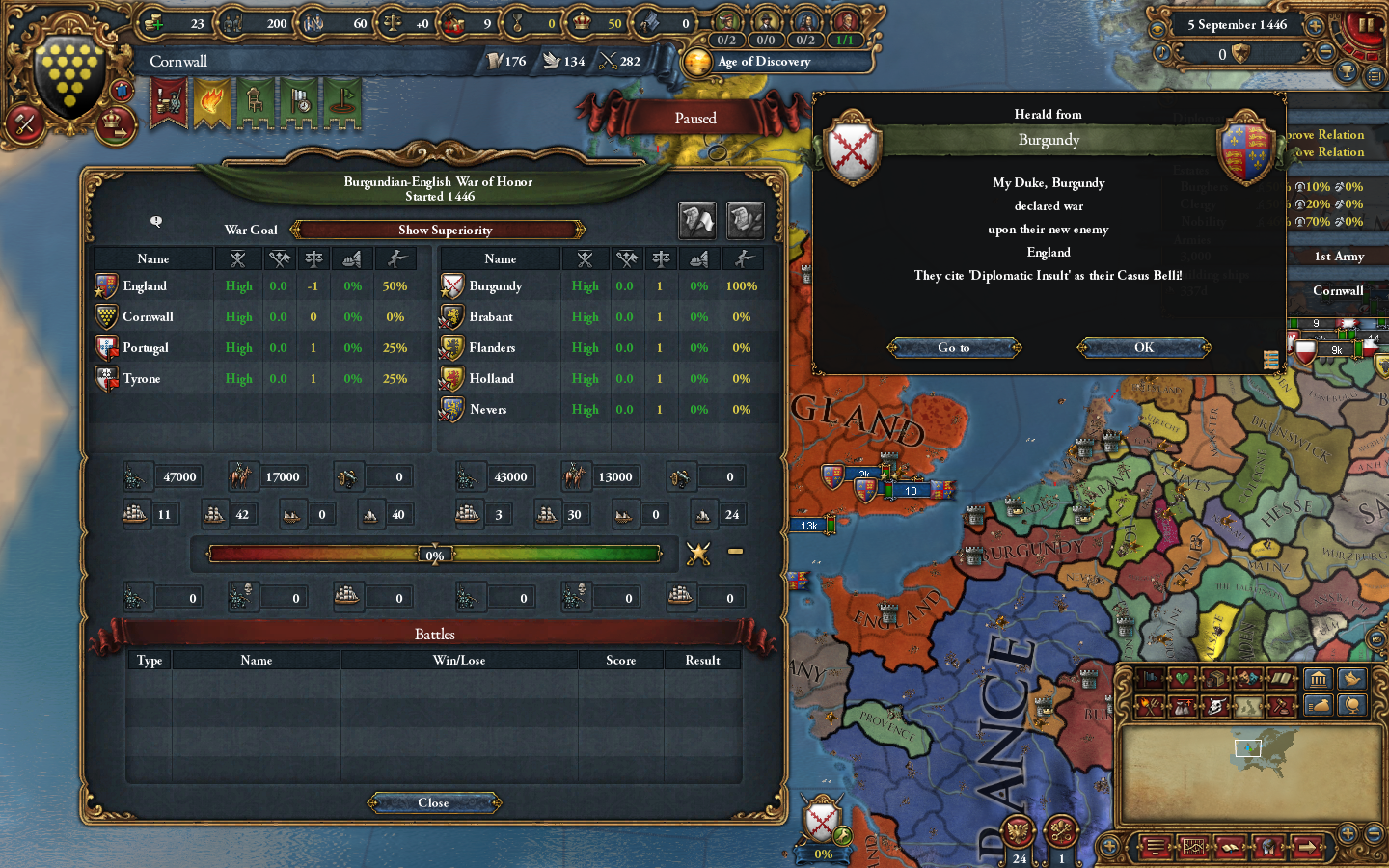Open the ledger with the graph icon
The image size is (1389, 868).
(1194, 847)
